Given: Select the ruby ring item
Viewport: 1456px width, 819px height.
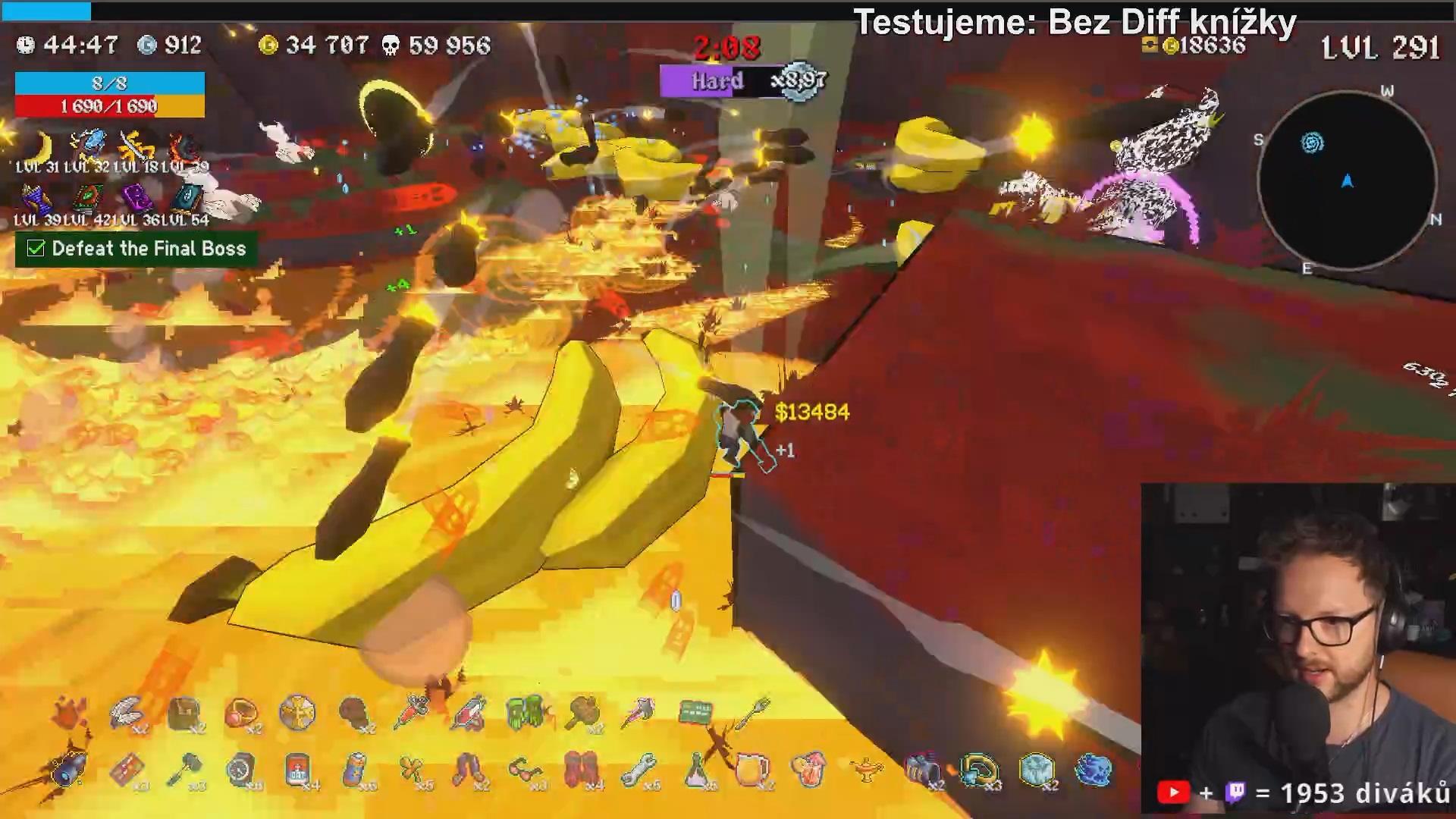Looking at the screenshot, I should pos(240,713).
